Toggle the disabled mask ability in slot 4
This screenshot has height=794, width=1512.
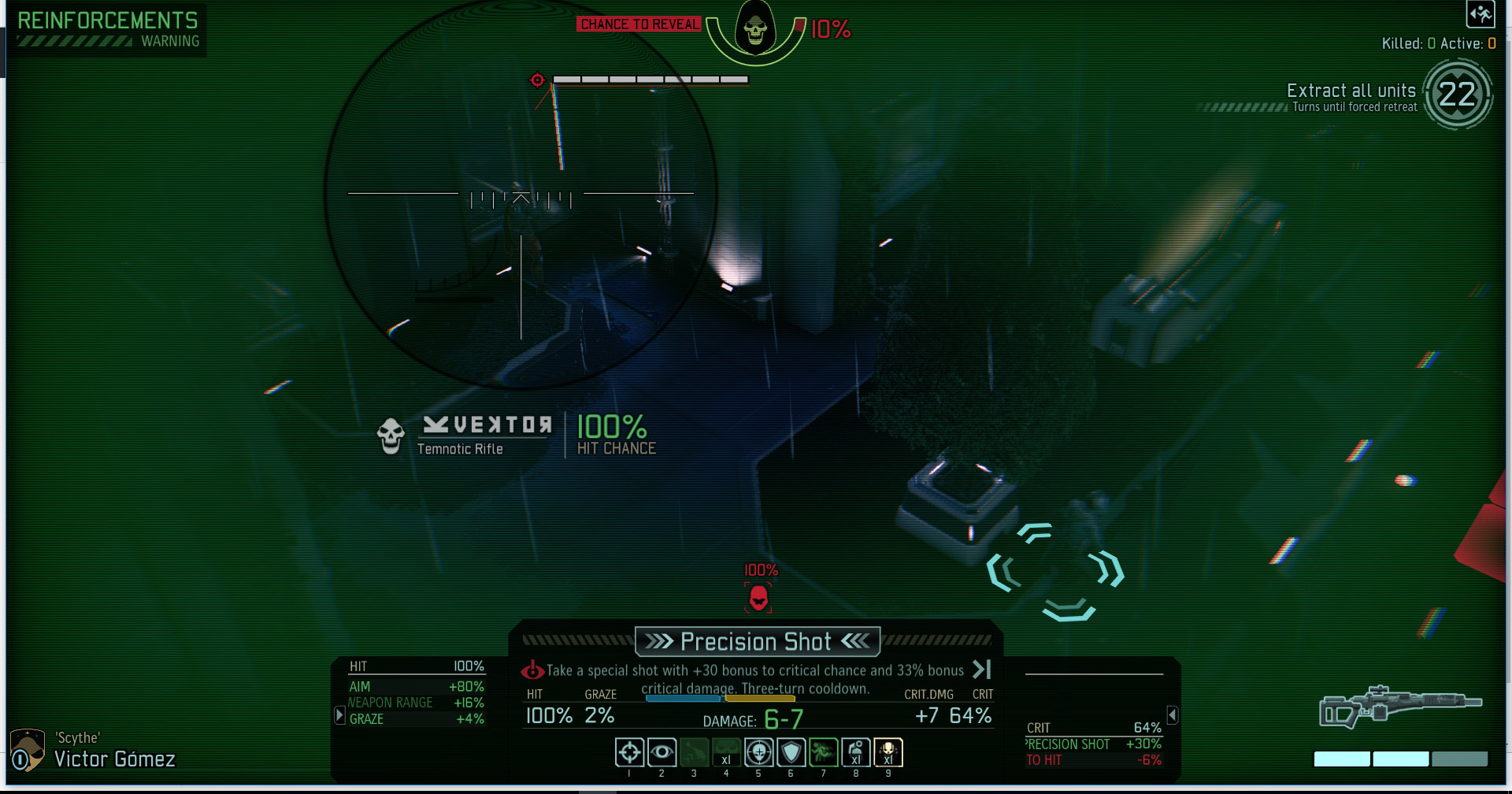(726, 752)
